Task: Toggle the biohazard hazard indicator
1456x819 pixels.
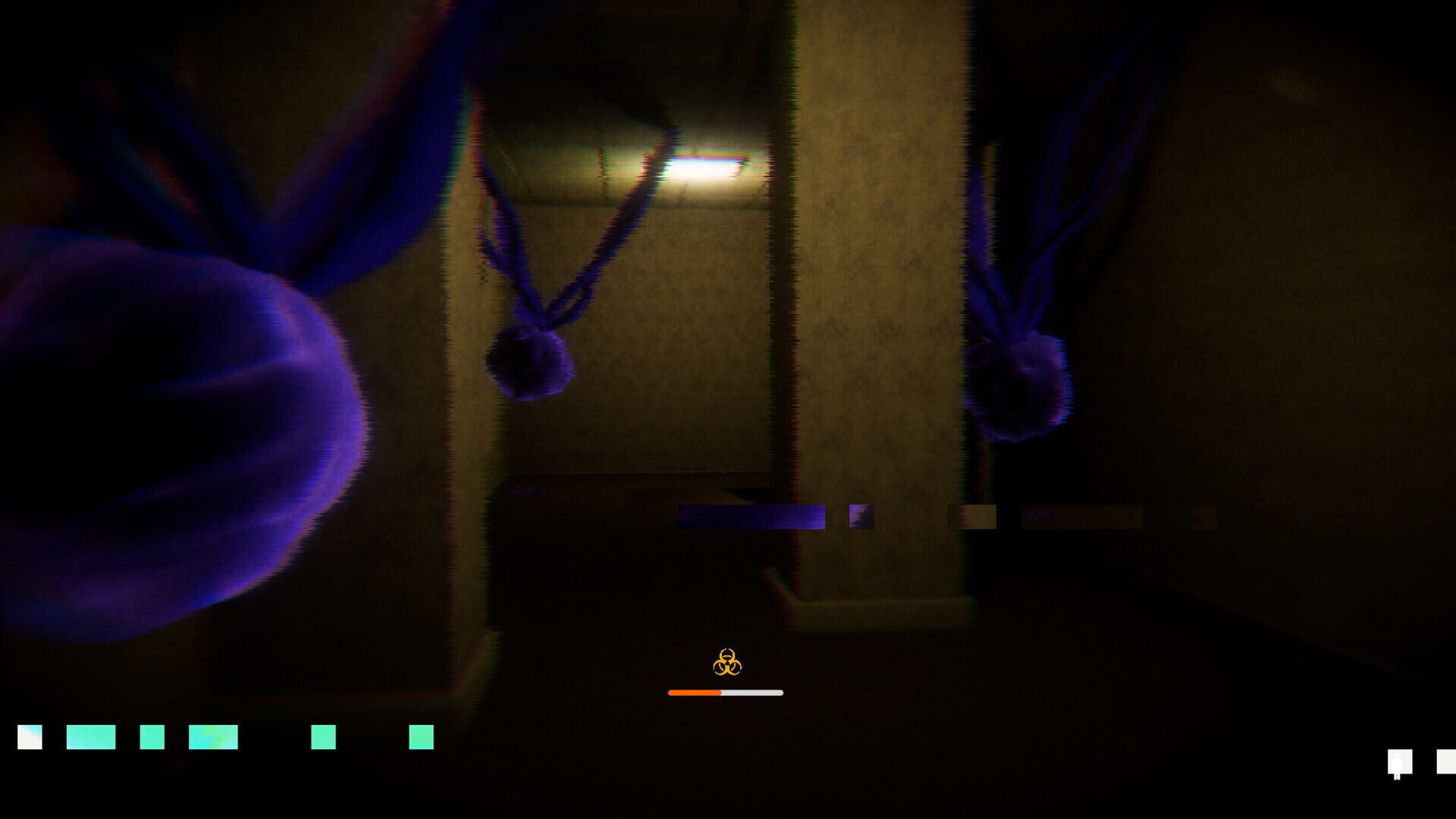Action: coord(727,663)
